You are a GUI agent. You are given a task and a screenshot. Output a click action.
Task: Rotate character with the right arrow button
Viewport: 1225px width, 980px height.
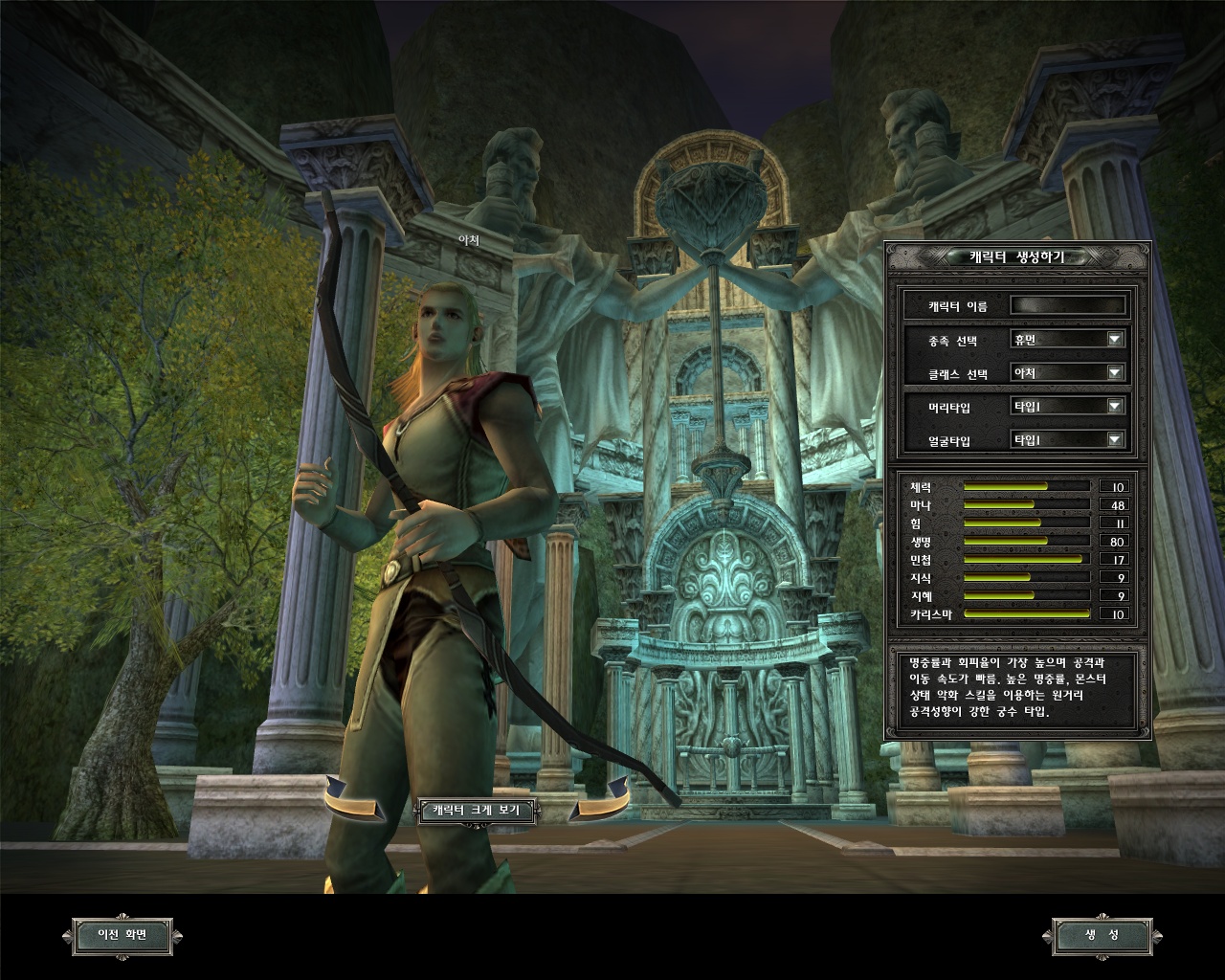601,800
